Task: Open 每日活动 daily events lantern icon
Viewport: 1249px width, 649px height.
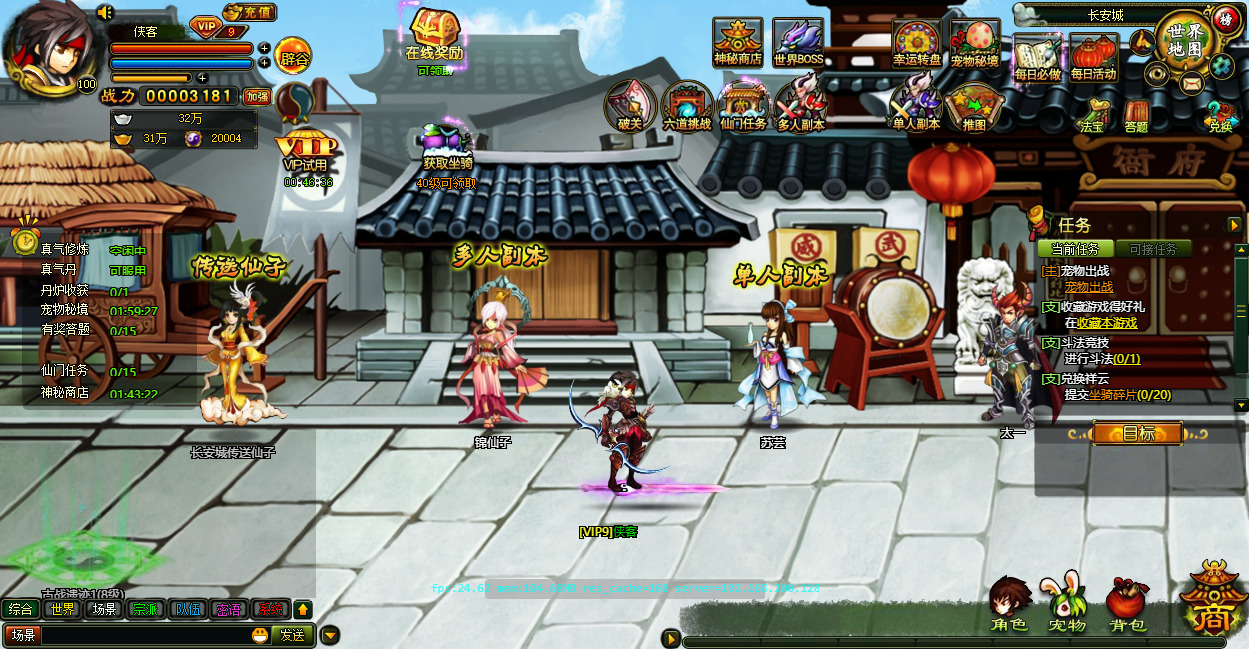Action: pos(1093,55)
